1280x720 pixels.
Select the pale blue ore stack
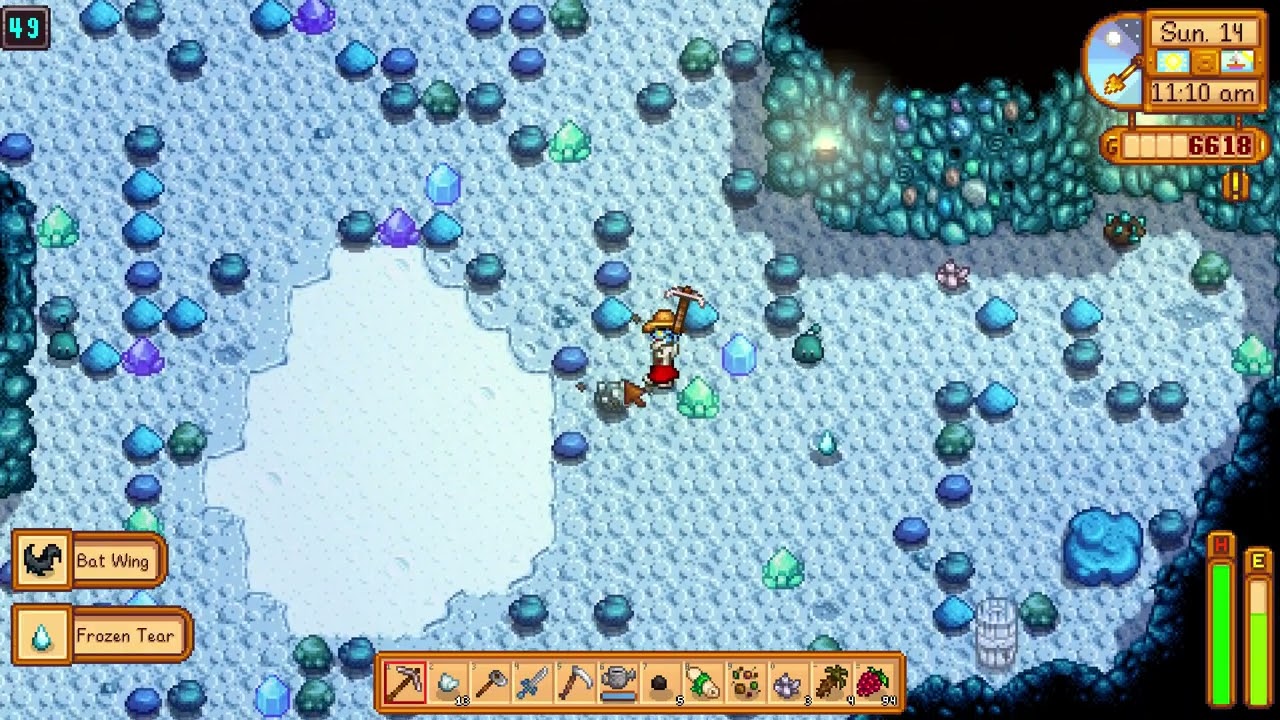448,684
